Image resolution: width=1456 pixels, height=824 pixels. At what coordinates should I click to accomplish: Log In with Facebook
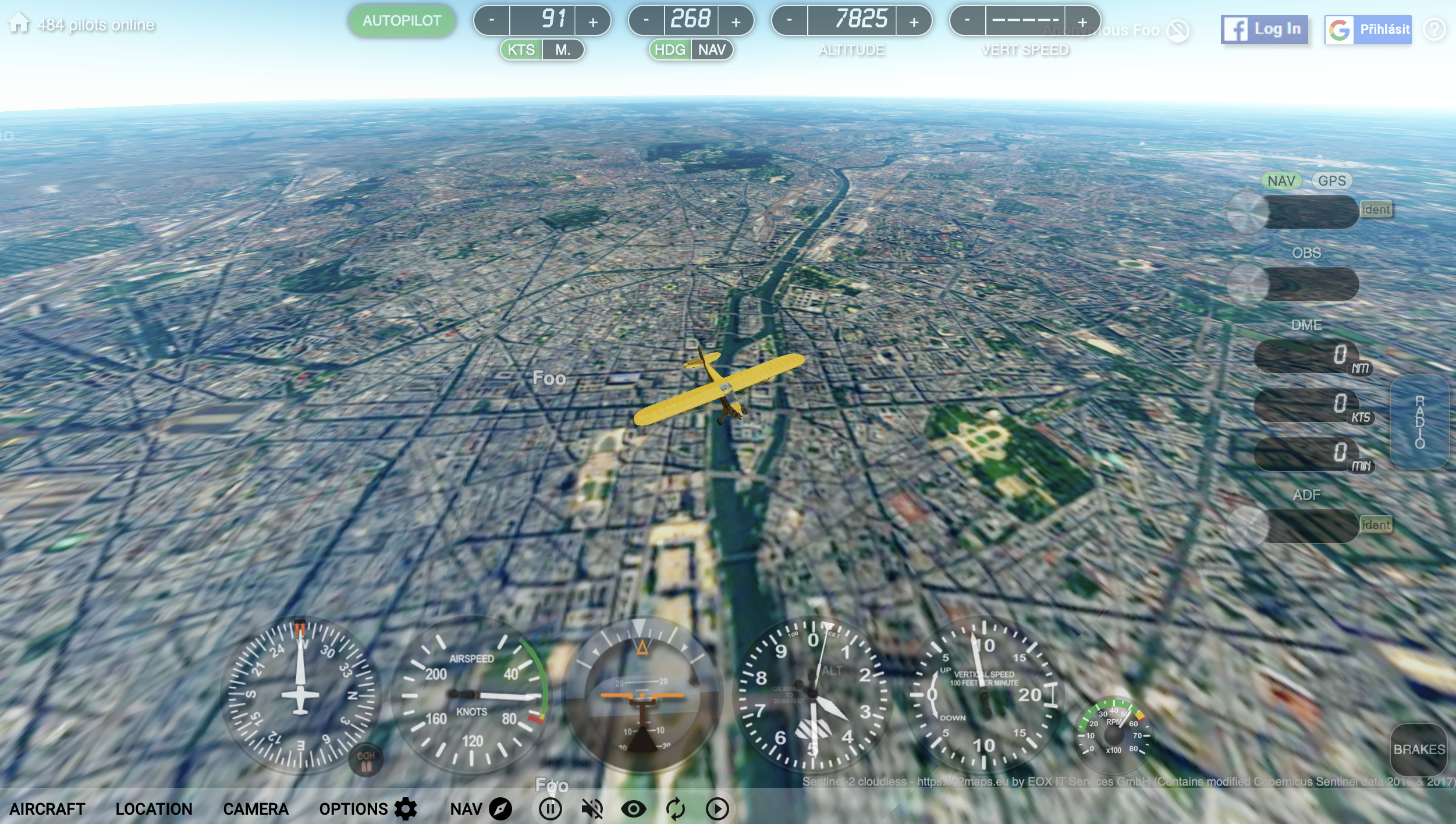click(1264, 30)
